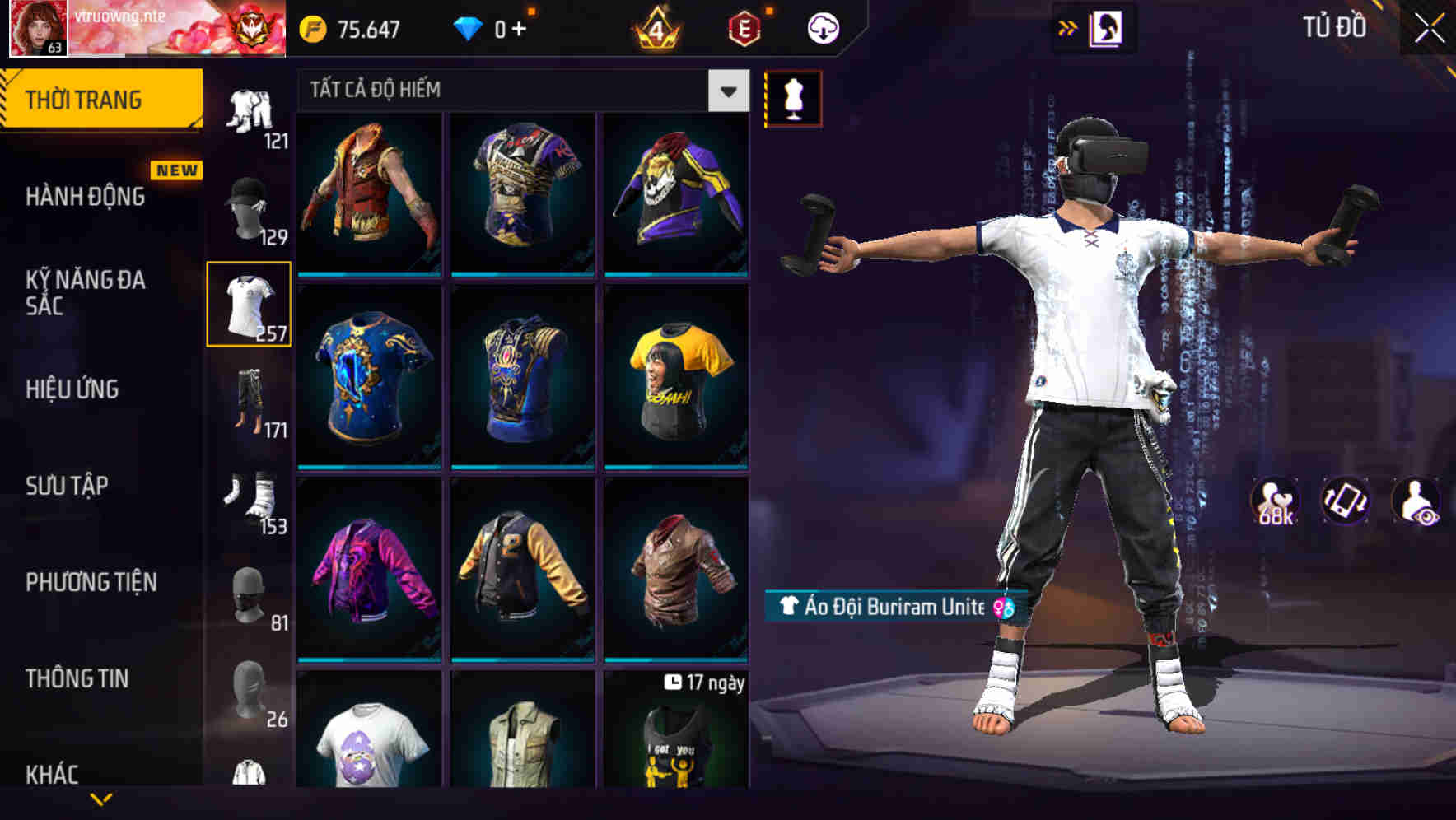Open the rank level 4 crown icon
The width and height of the screenshot is (1456, 820).
655,26
